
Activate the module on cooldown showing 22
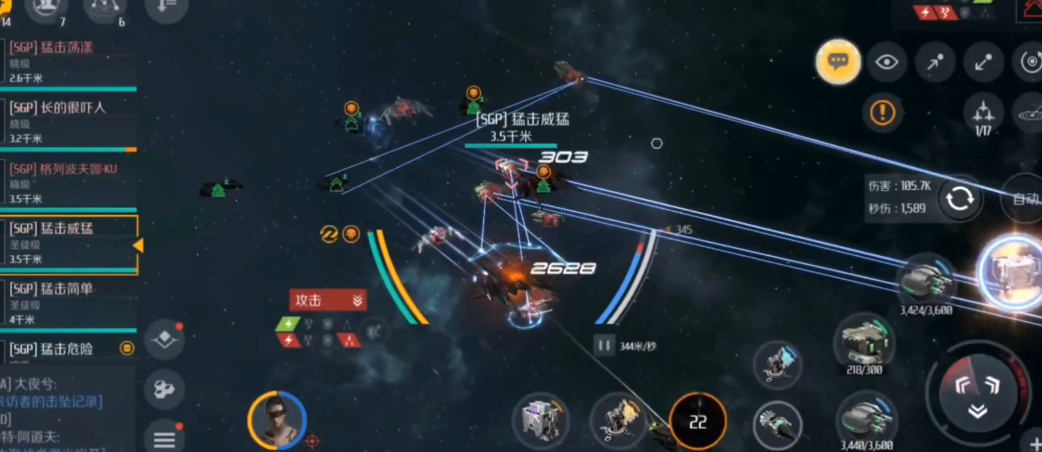697,422
